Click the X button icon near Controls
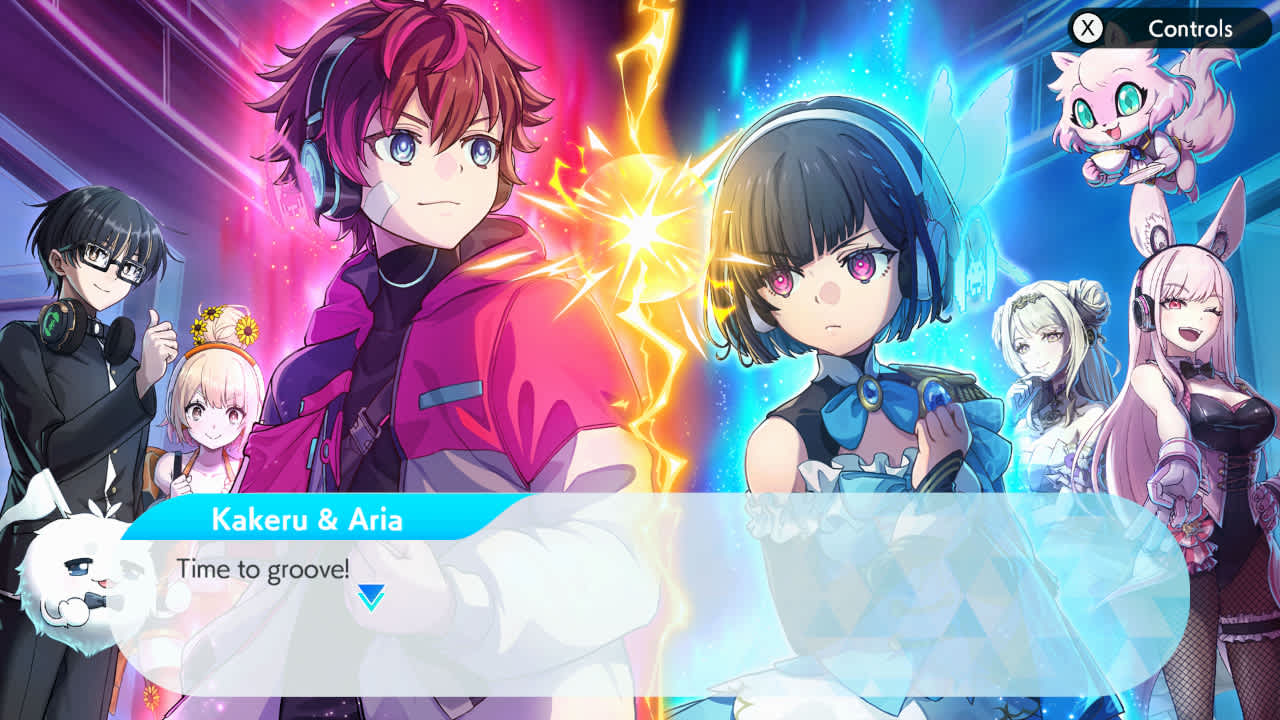Image resolution: width=1280 pixels, height=720 pixels. (1089, 29)
